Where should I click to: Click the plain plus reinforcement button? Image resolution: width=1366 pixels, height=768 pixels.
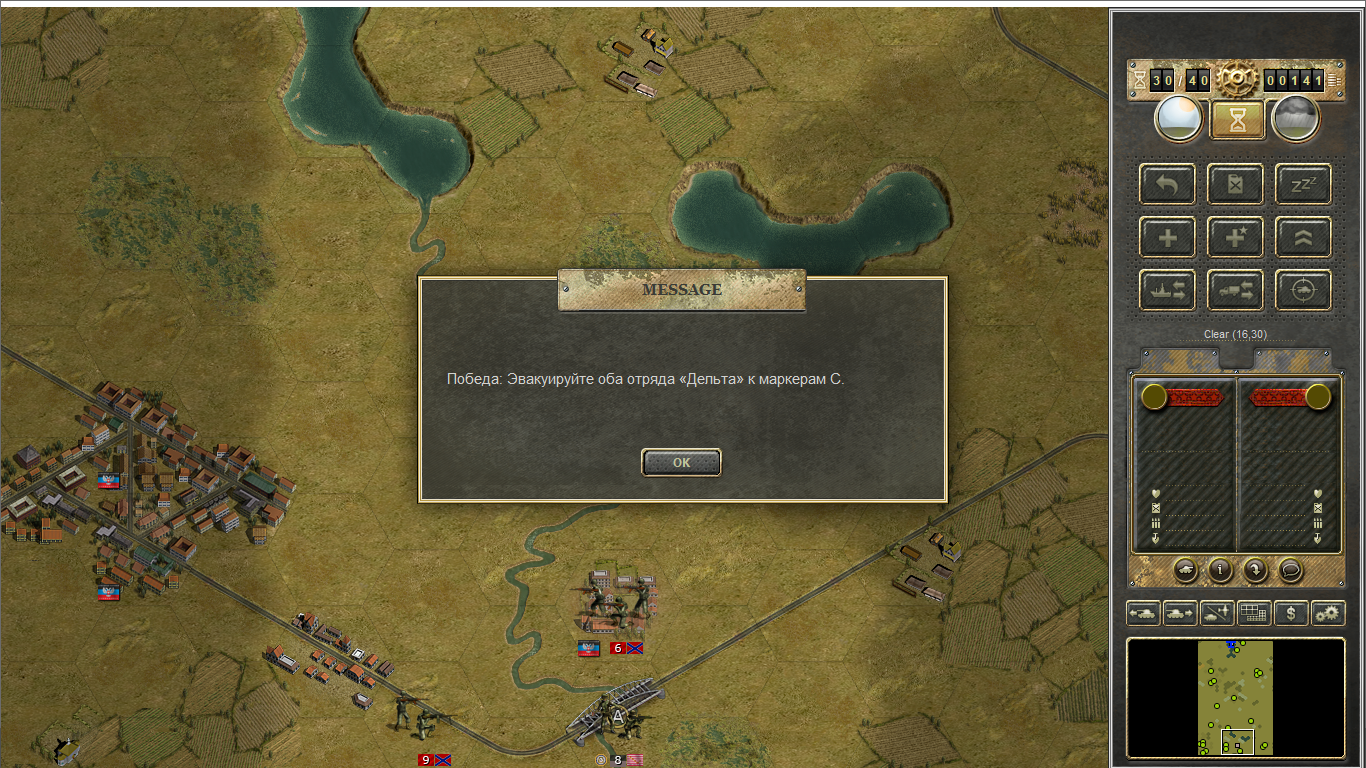pos(1167,238)
